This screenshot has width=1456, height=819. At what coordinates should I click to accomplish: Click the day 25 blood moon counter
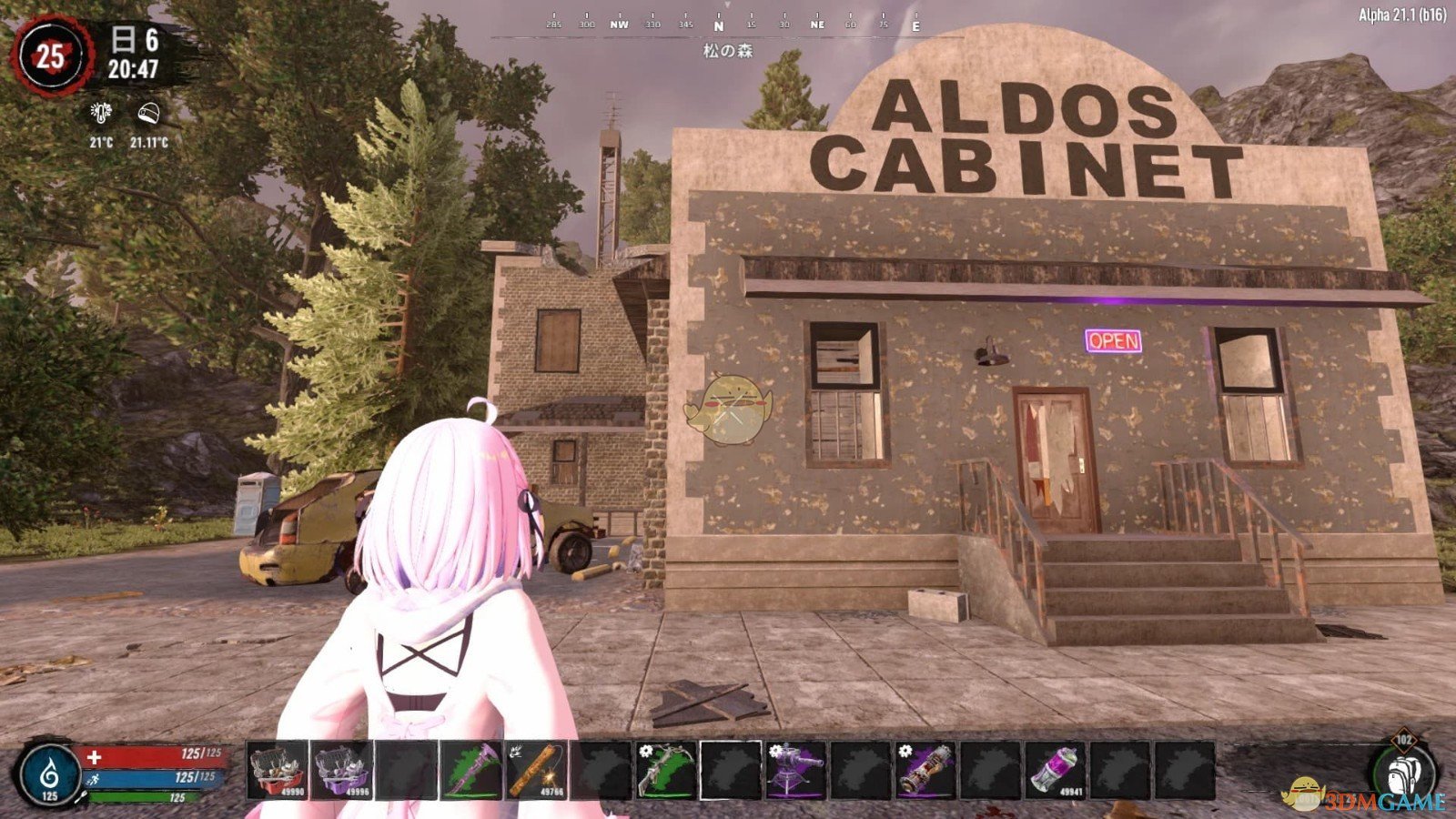click(x=50, y=55)
